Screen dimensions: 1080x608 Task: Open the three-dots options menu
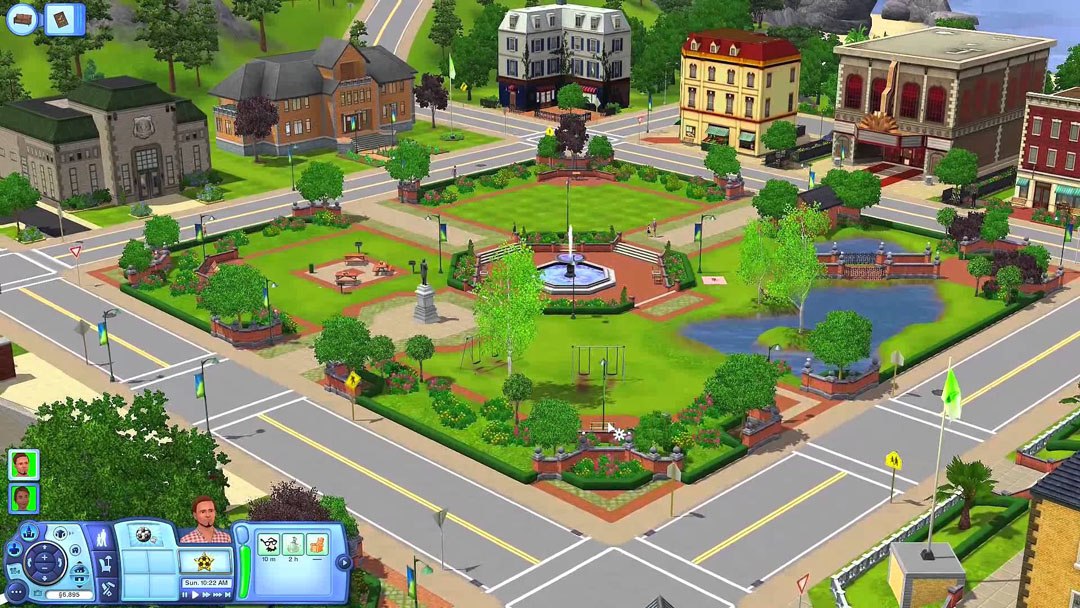pos(16,592)
